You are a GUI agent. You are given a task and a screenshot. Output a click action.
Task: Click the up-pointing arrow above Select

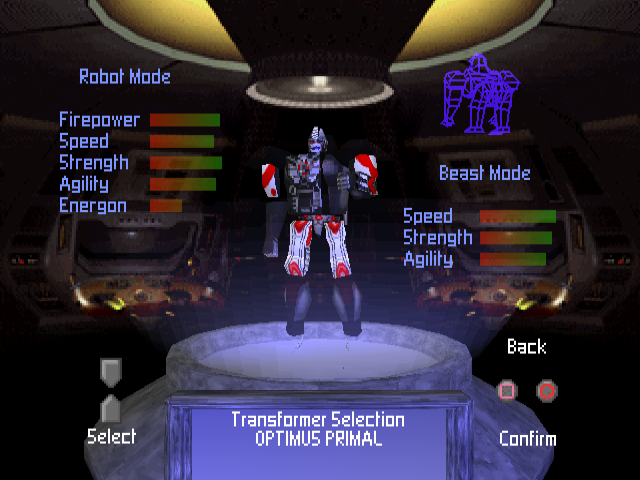click(x=111, y=408)
